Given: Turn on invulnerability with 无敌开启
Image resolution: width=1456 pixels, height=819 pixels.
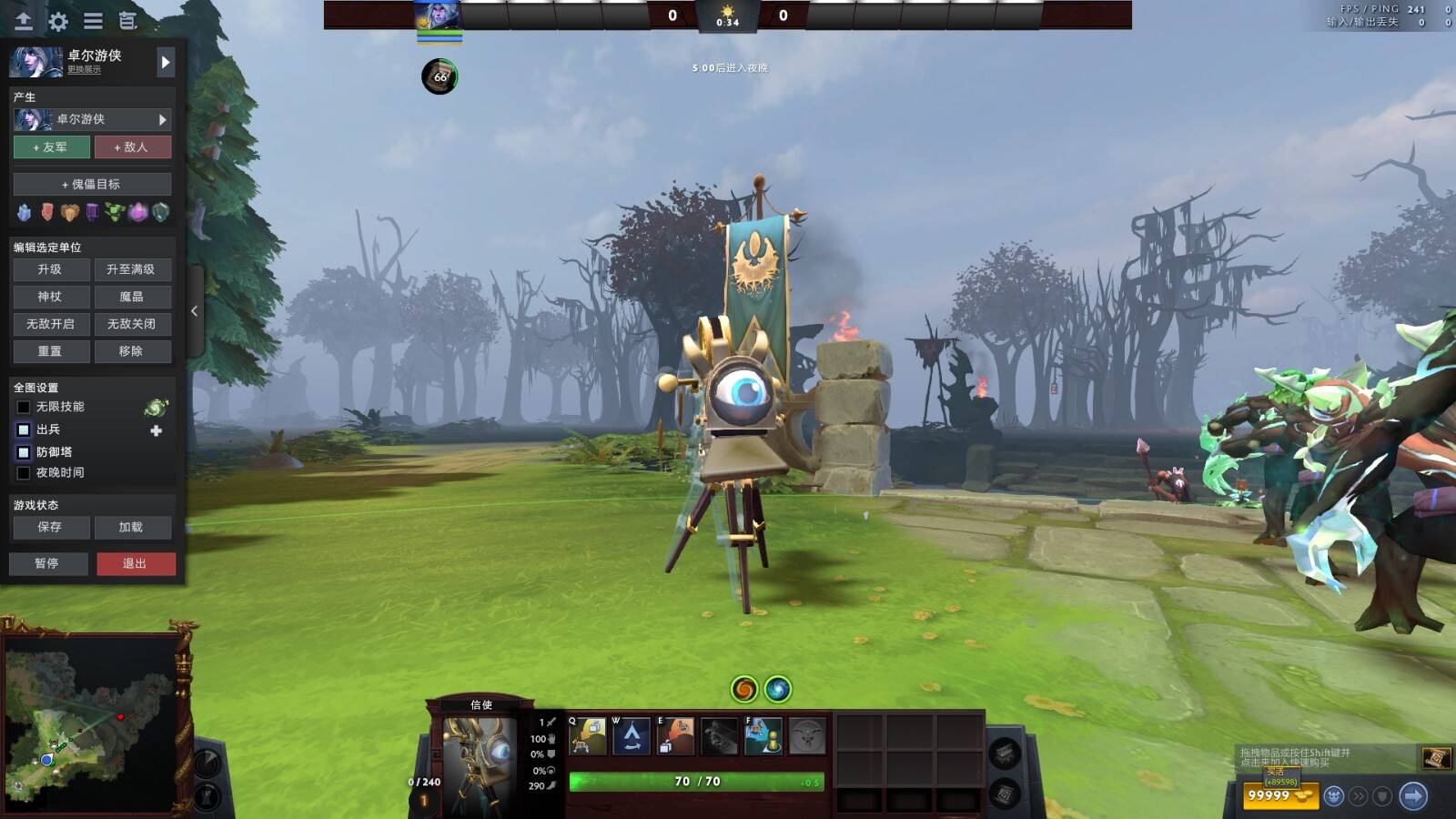Looking at the screenshot, I should pyautogui.click(x=51, y=324).
